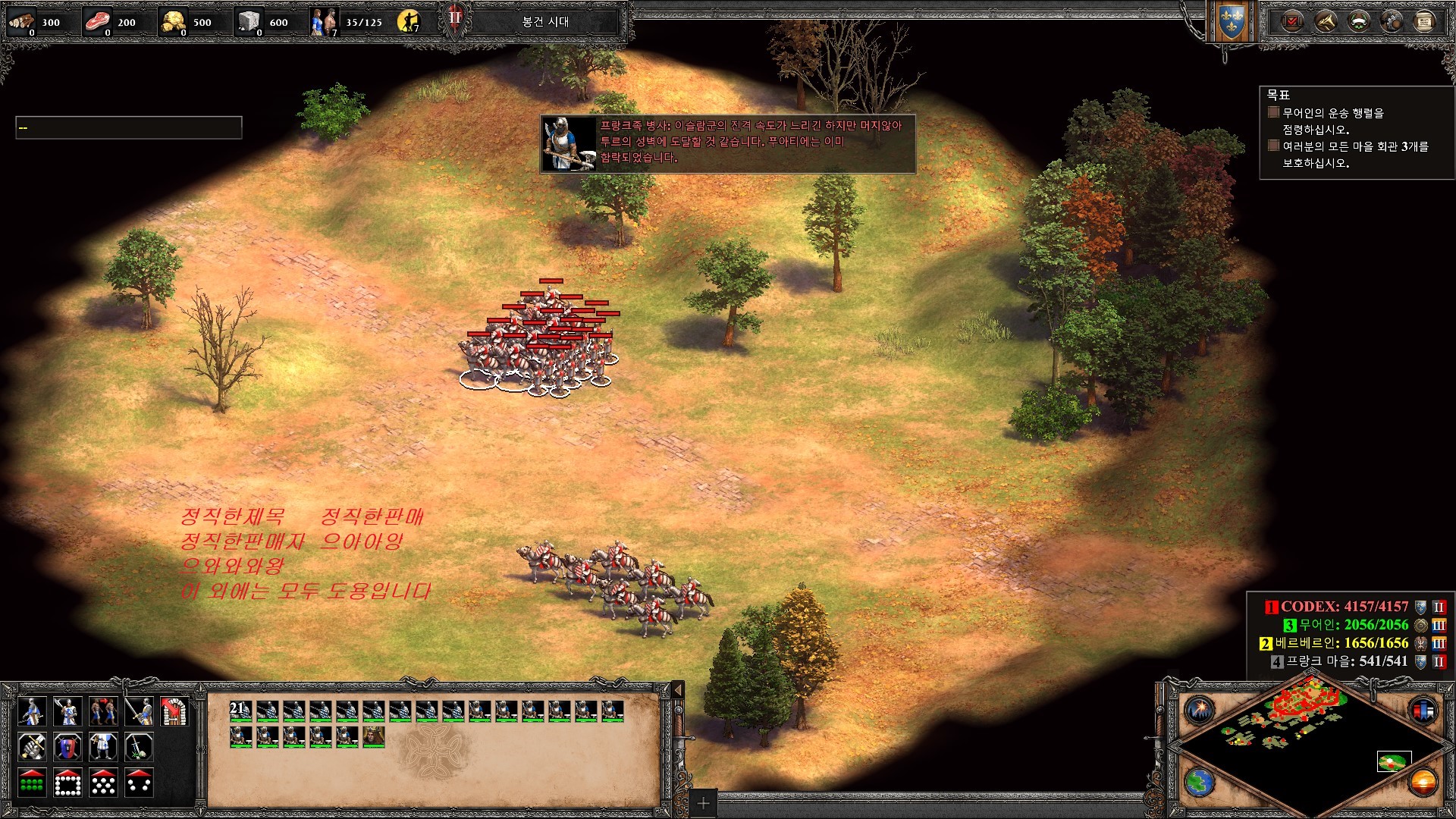Set the flank formation

coord(139,783)
